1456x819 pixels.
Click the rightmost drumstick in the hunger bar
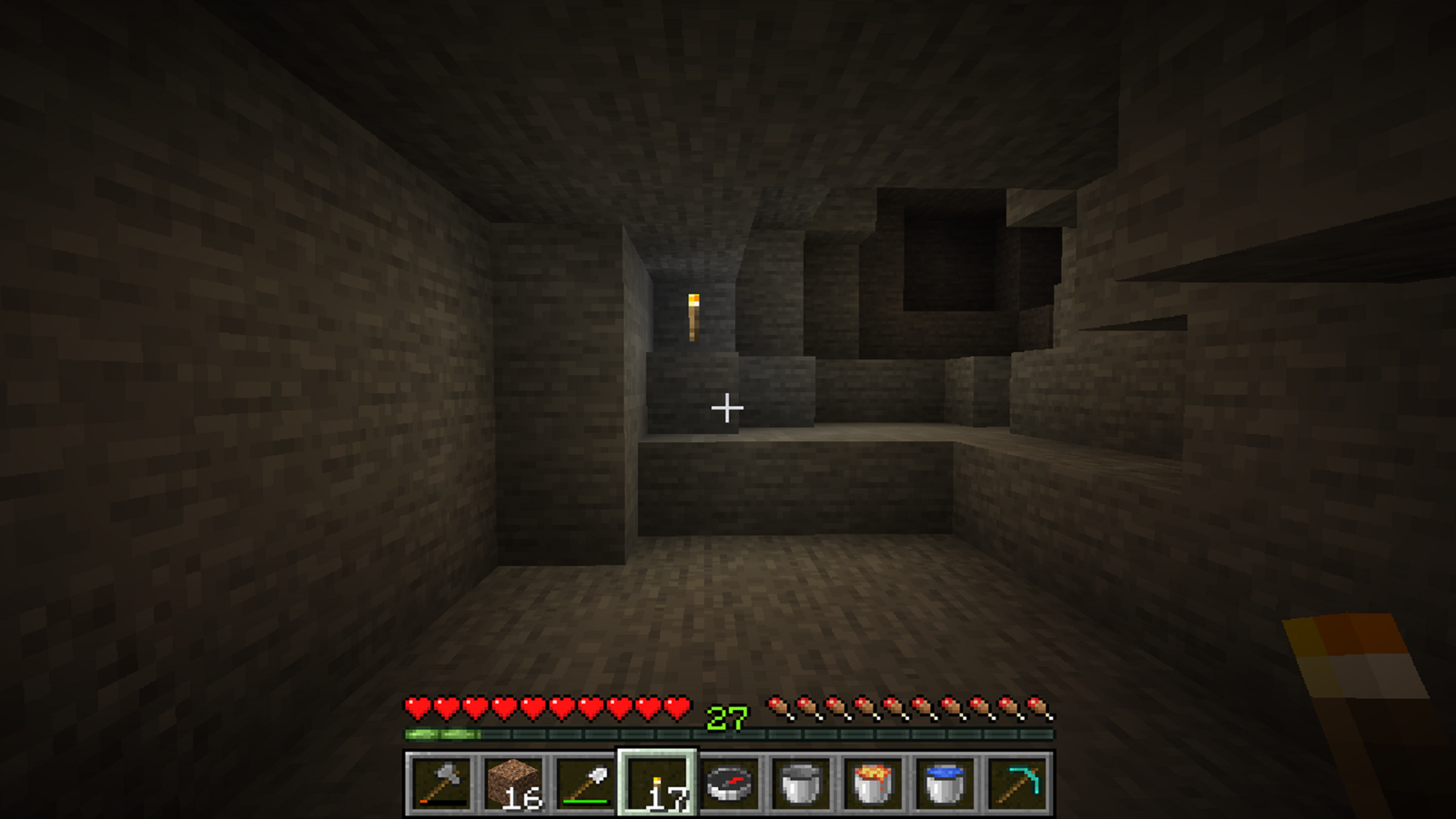(1037, 705)
